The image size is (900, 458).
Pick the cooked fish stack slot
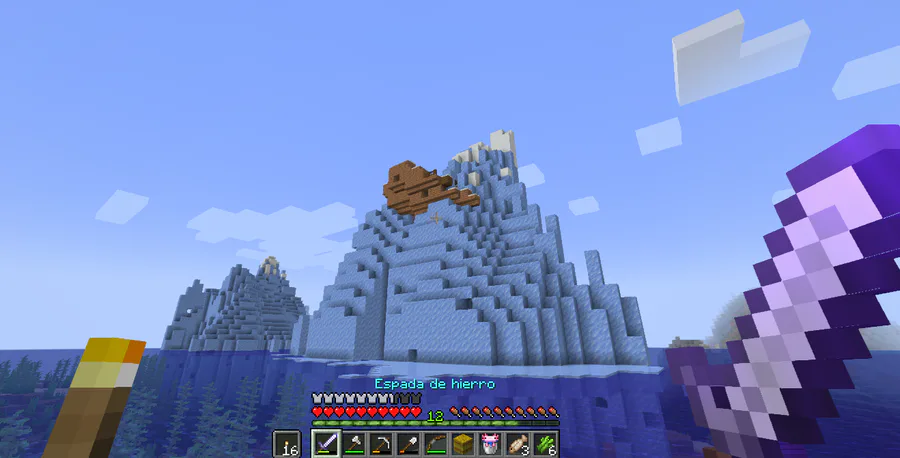518,444
